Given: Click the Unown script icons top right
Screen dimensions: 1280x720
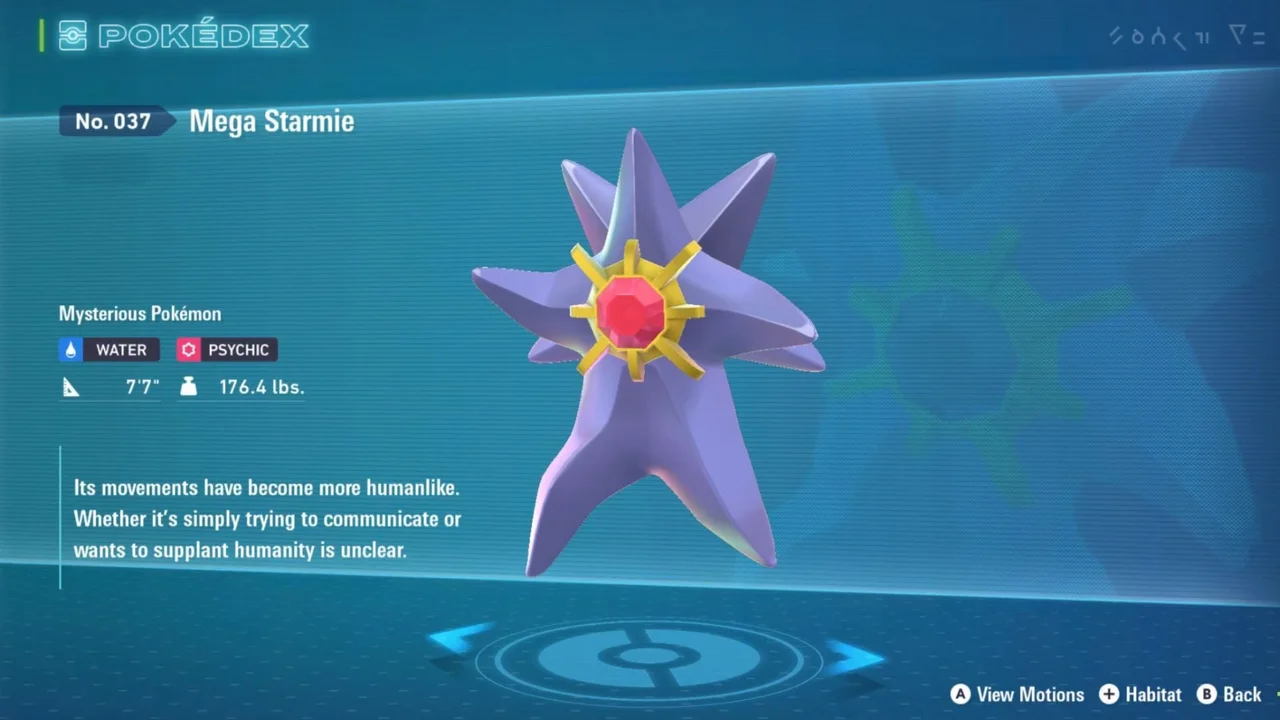Looking at the screenshot, I should (1185, 36).
